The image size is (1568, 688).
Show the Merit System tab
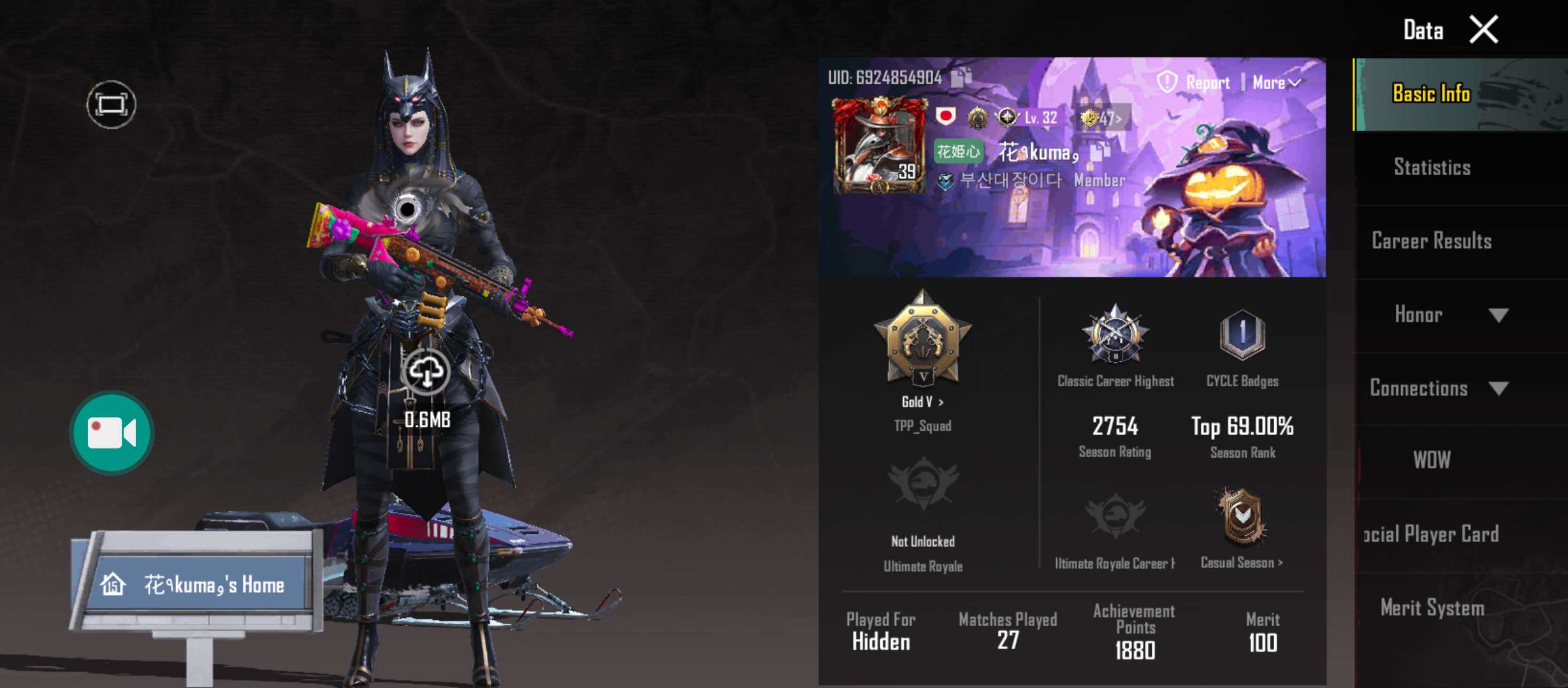point(1432,608)
